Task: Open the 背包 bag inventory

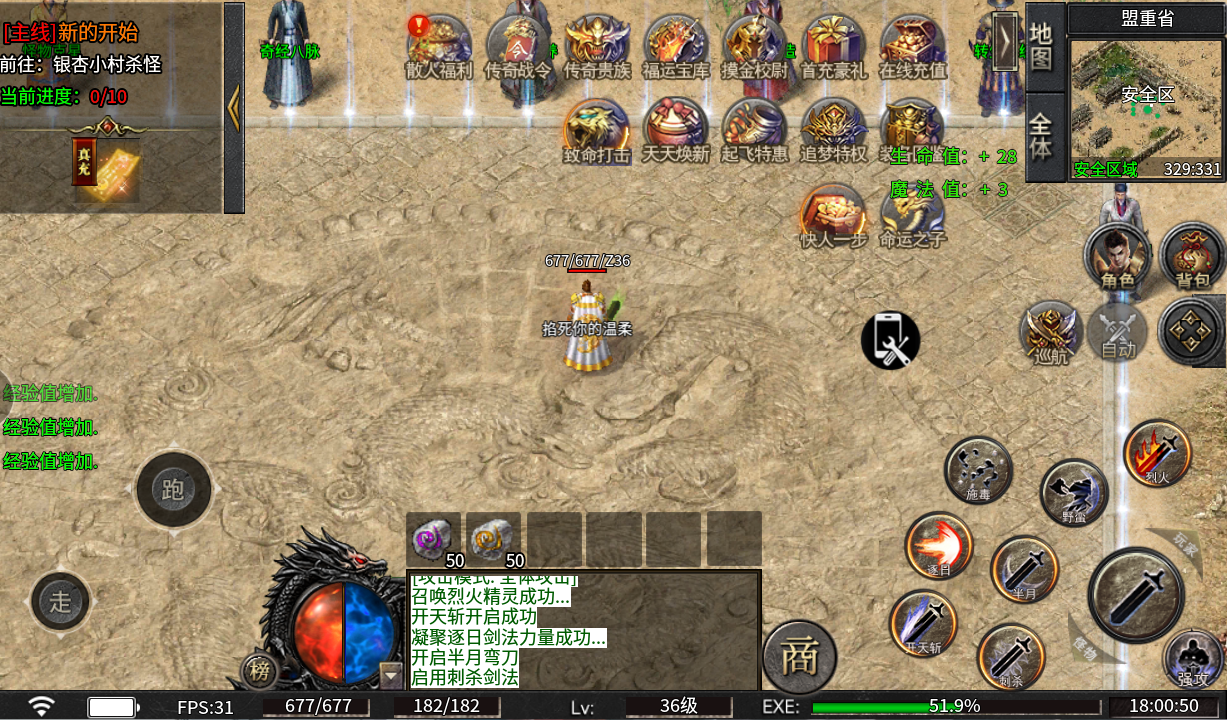Action: (1192, 256)
